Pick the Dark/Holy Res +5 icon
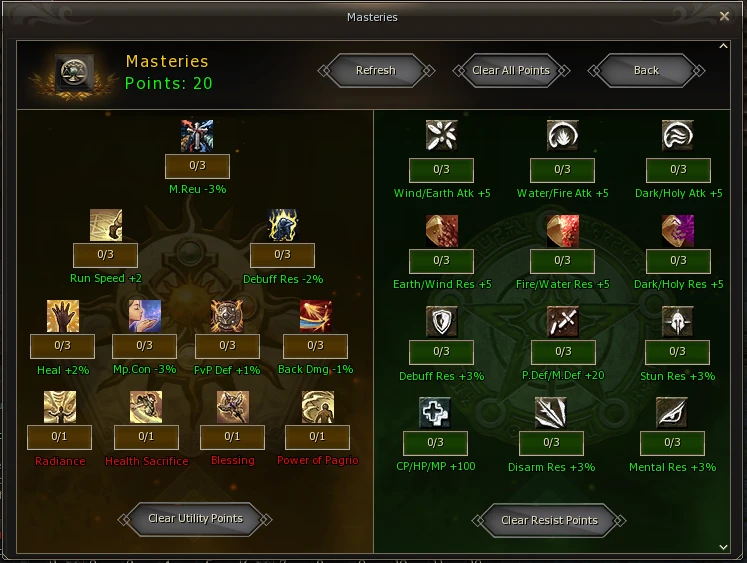747x563 pixels. coord(677,231)
